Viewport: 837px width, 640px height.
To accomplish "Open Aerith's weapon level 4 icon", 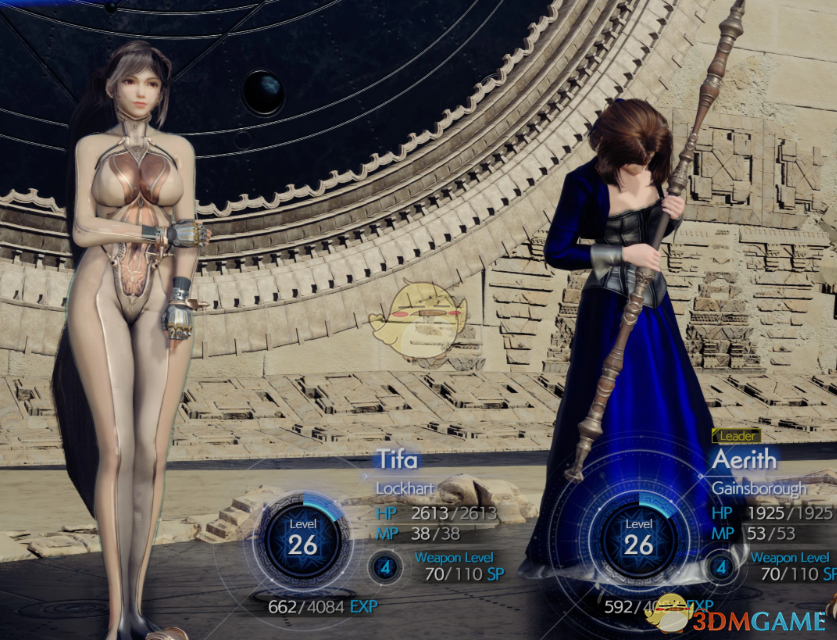I will [x=721, y=567].
